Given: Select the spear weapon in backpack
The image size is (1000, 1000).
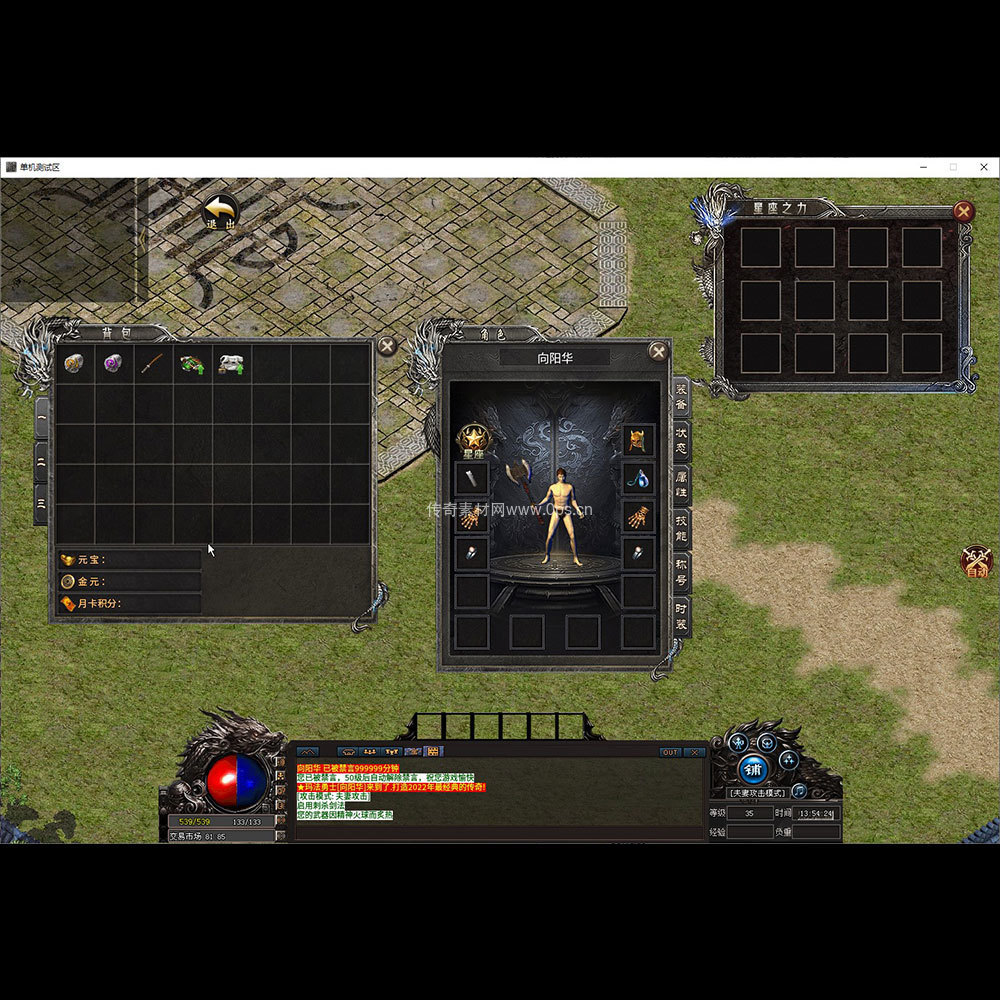Looking at the screenshot, I should pyautogui.click(x=152, y=364).
